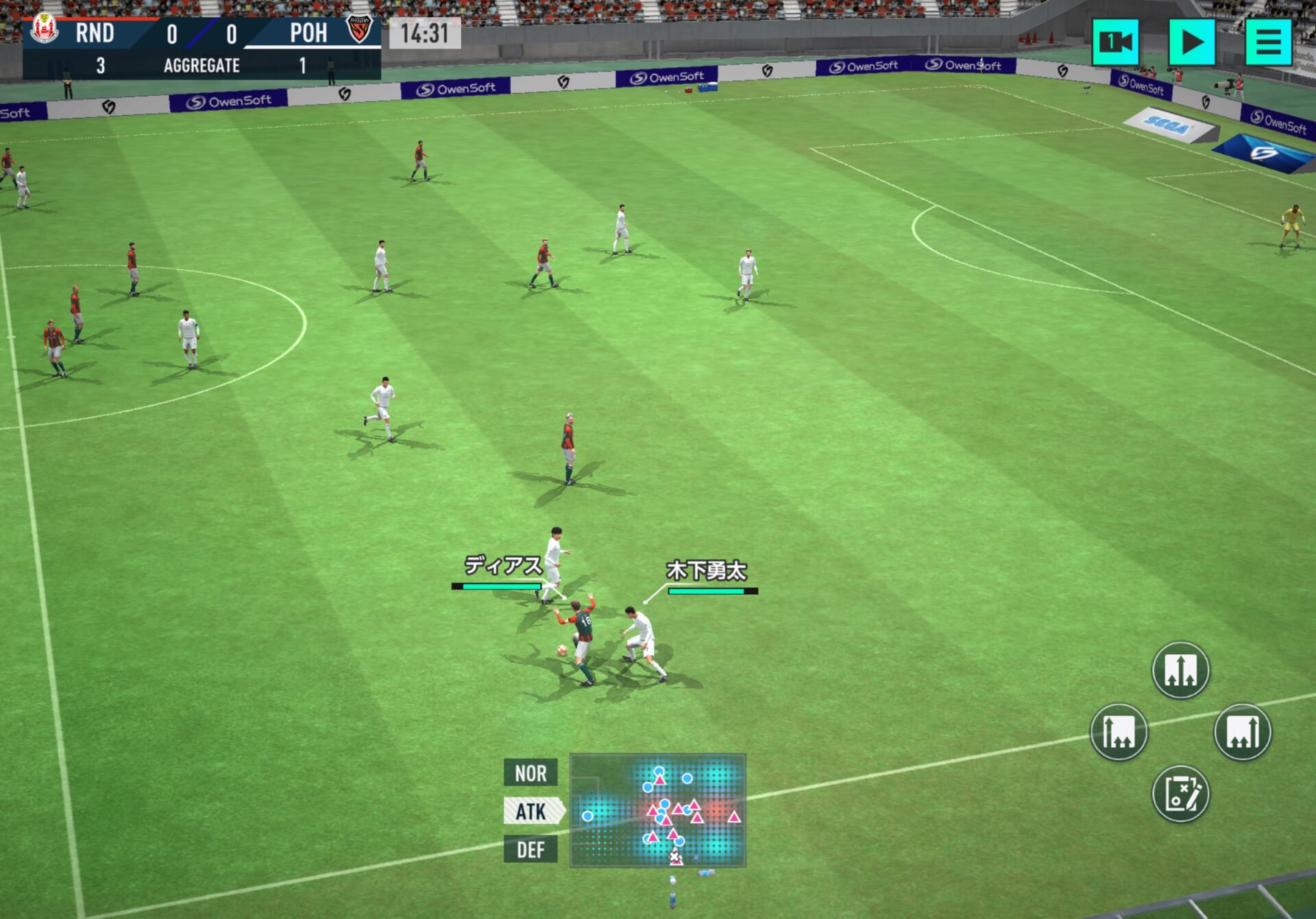Viewport: 1316px width, 919px height.
Task: Activate the central attack tactic icon
Action: pos(1180,670)
